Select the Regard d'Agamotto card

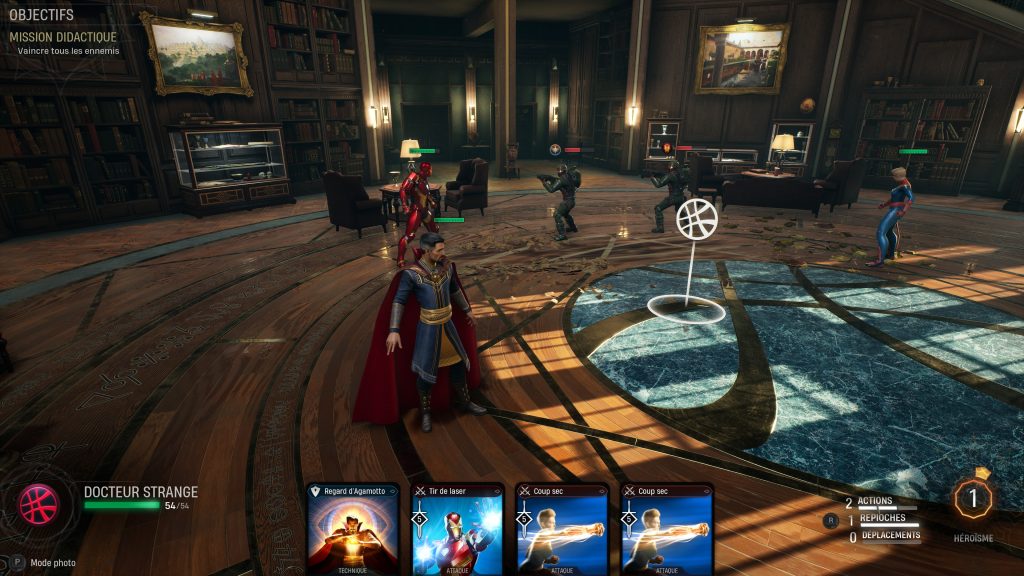coord(353,530)
